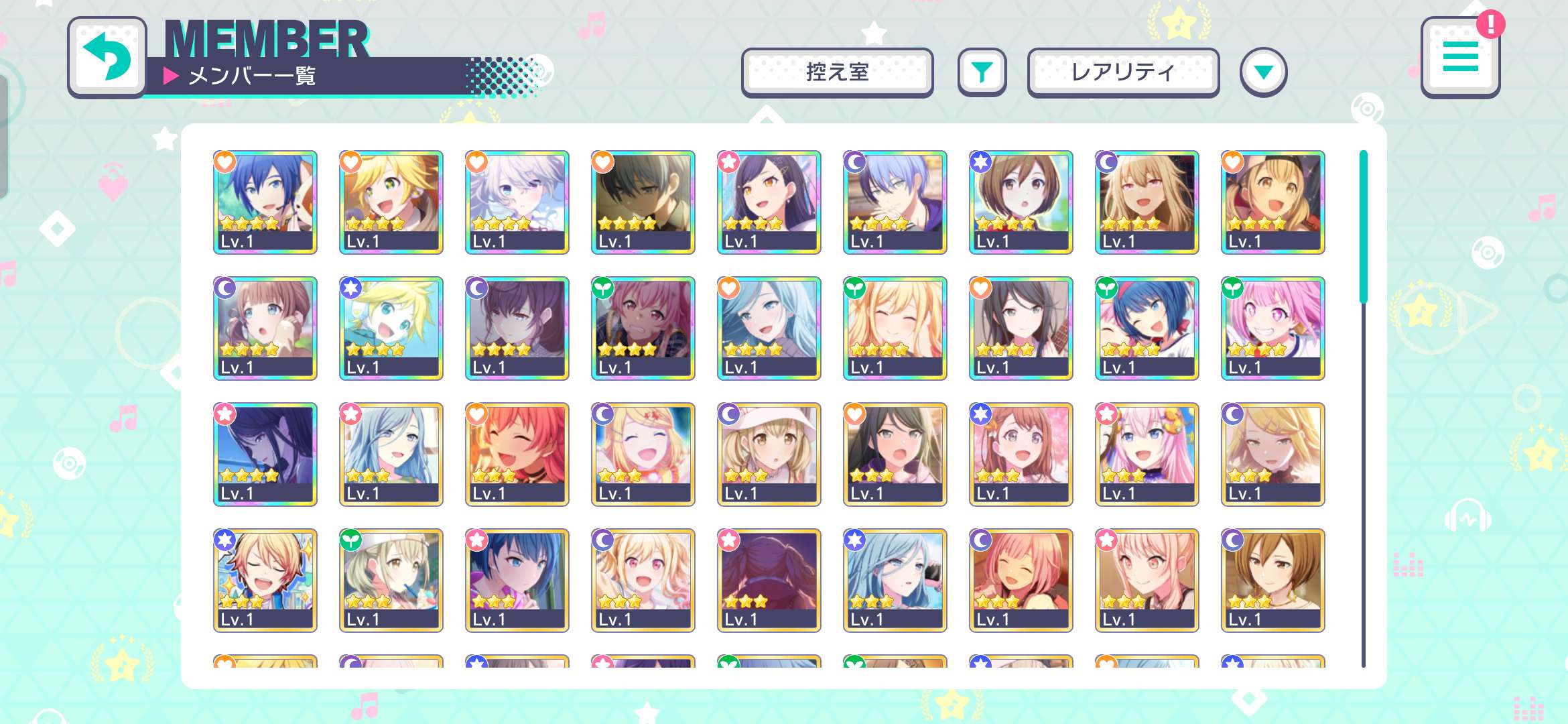This screenshot has height=724, width=1568.
Task: Select the red-haired laughing three-star card
Action: (517, 454)
